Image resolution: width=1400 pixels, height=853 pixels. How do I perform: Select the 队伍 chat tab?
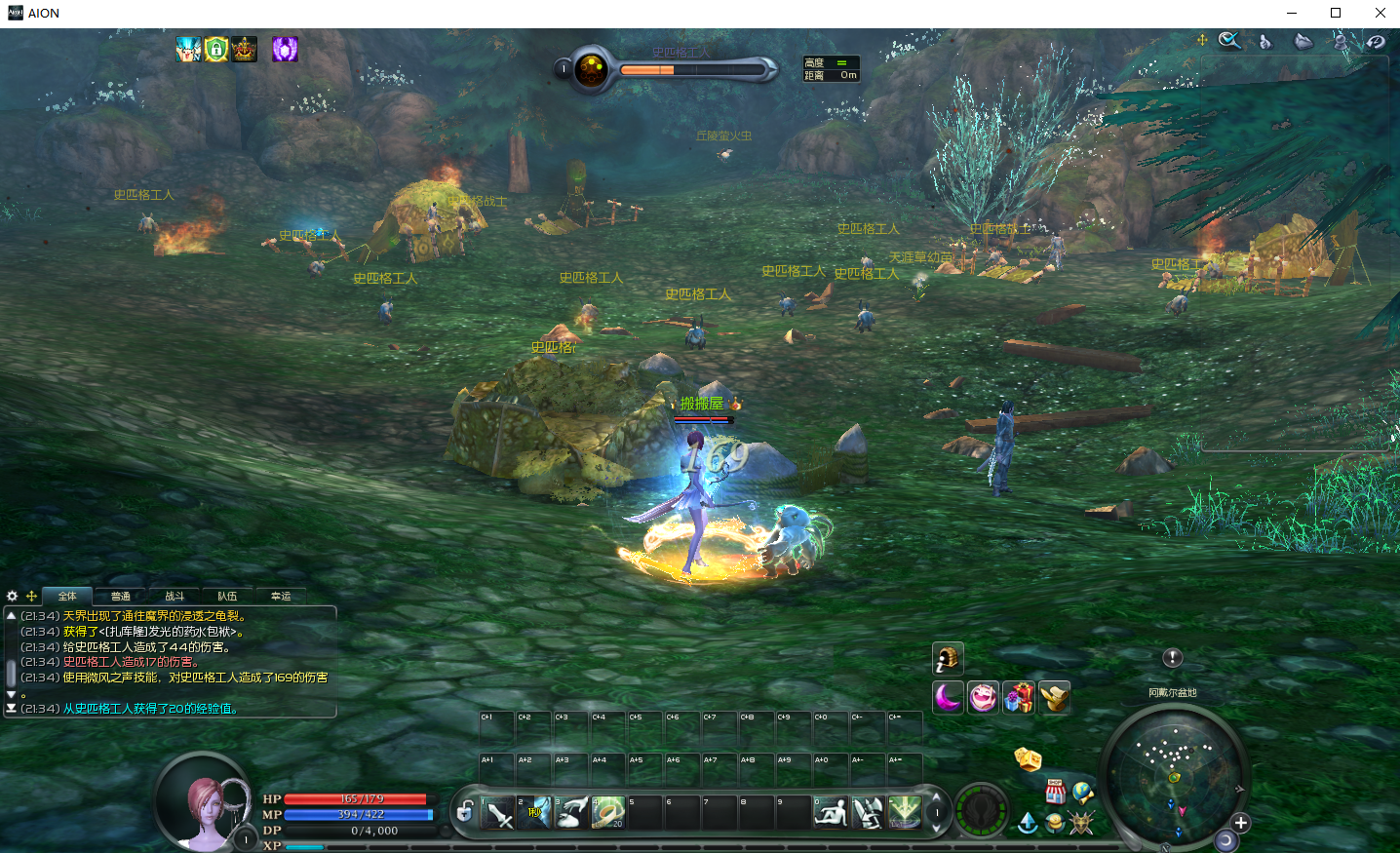click(227, 596)
